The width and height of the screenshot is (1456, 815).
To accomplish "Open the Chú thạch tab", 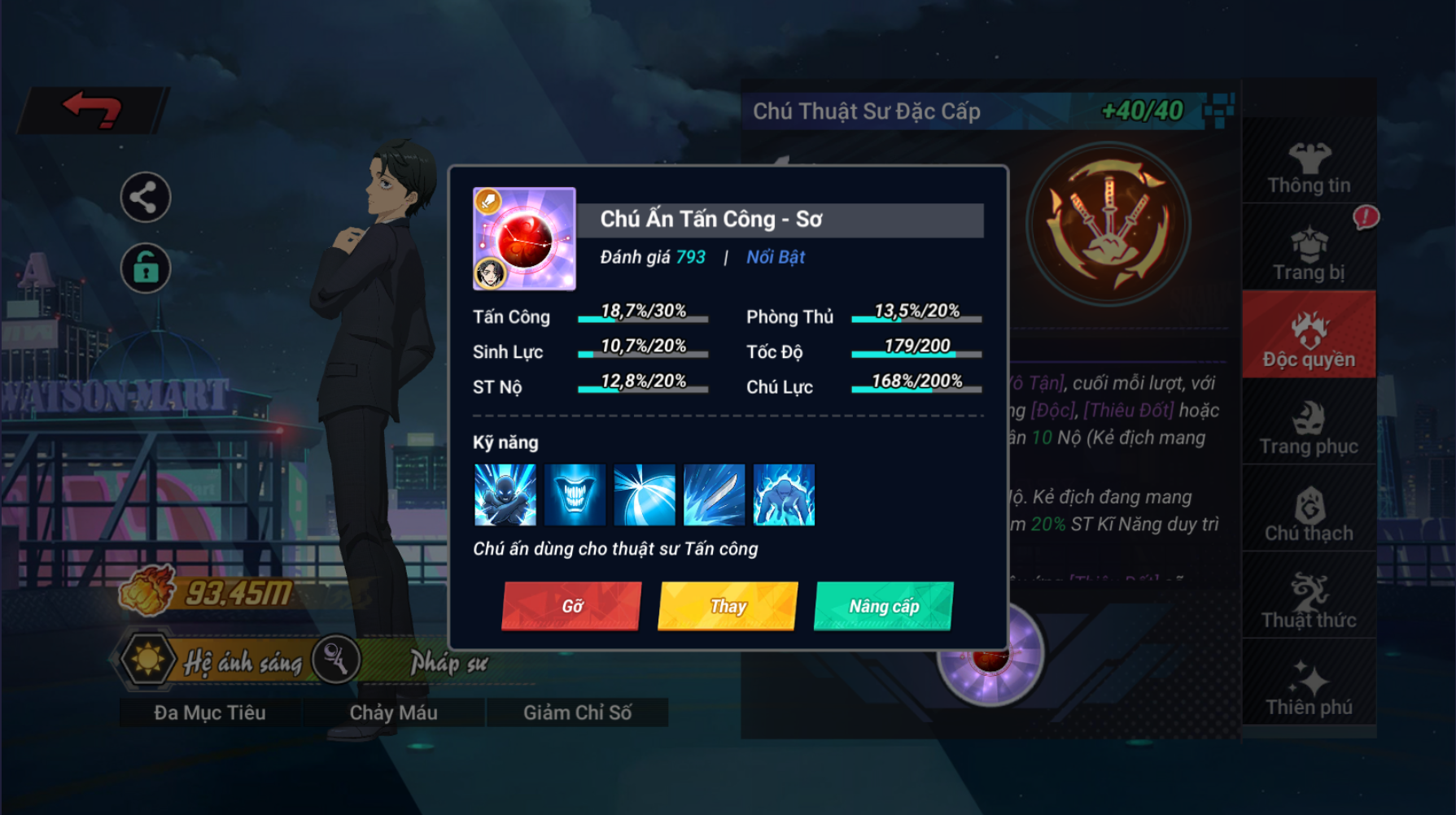I will 1309,515.
